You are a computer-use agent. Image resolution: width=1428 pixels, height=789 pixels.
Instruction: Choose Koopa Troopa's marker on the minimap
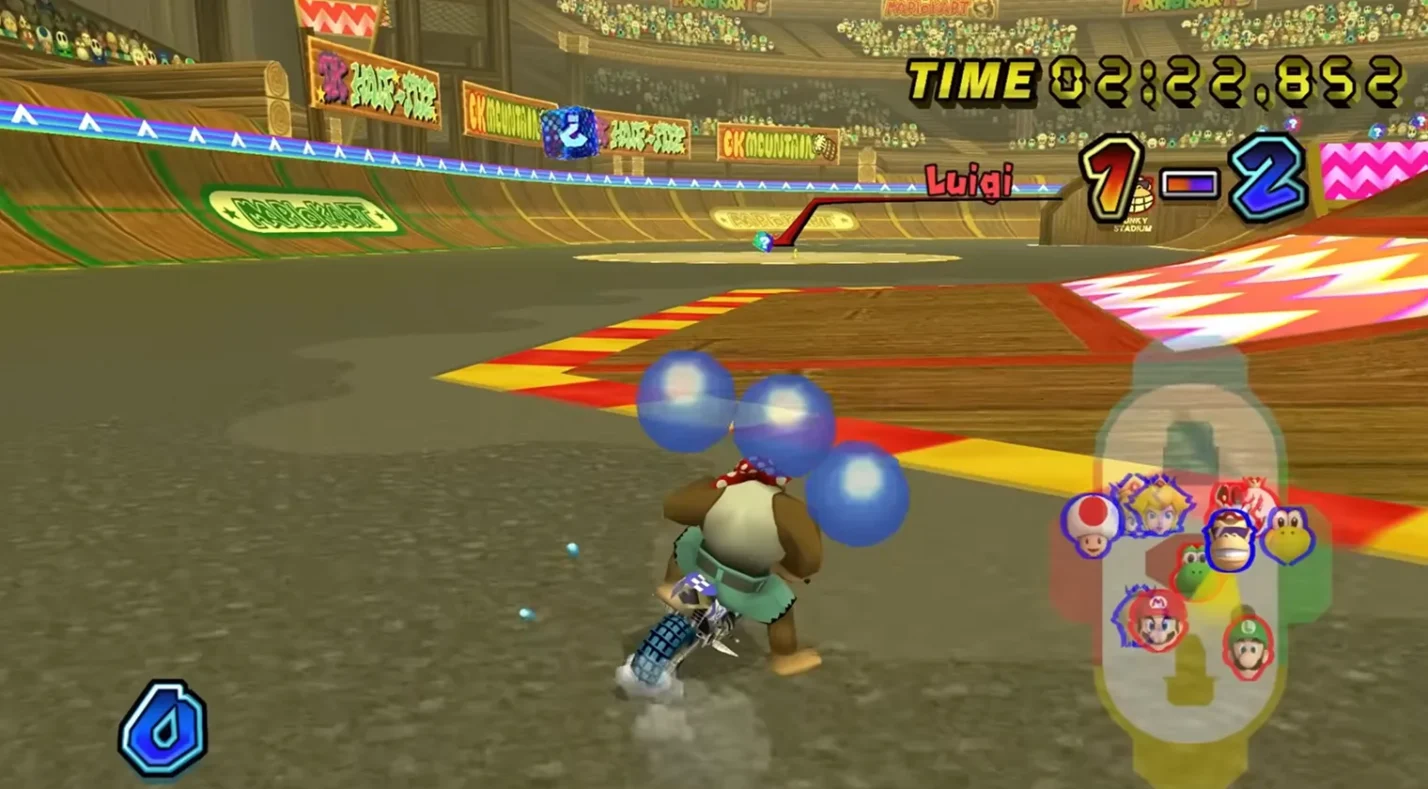pos(1288,535)
